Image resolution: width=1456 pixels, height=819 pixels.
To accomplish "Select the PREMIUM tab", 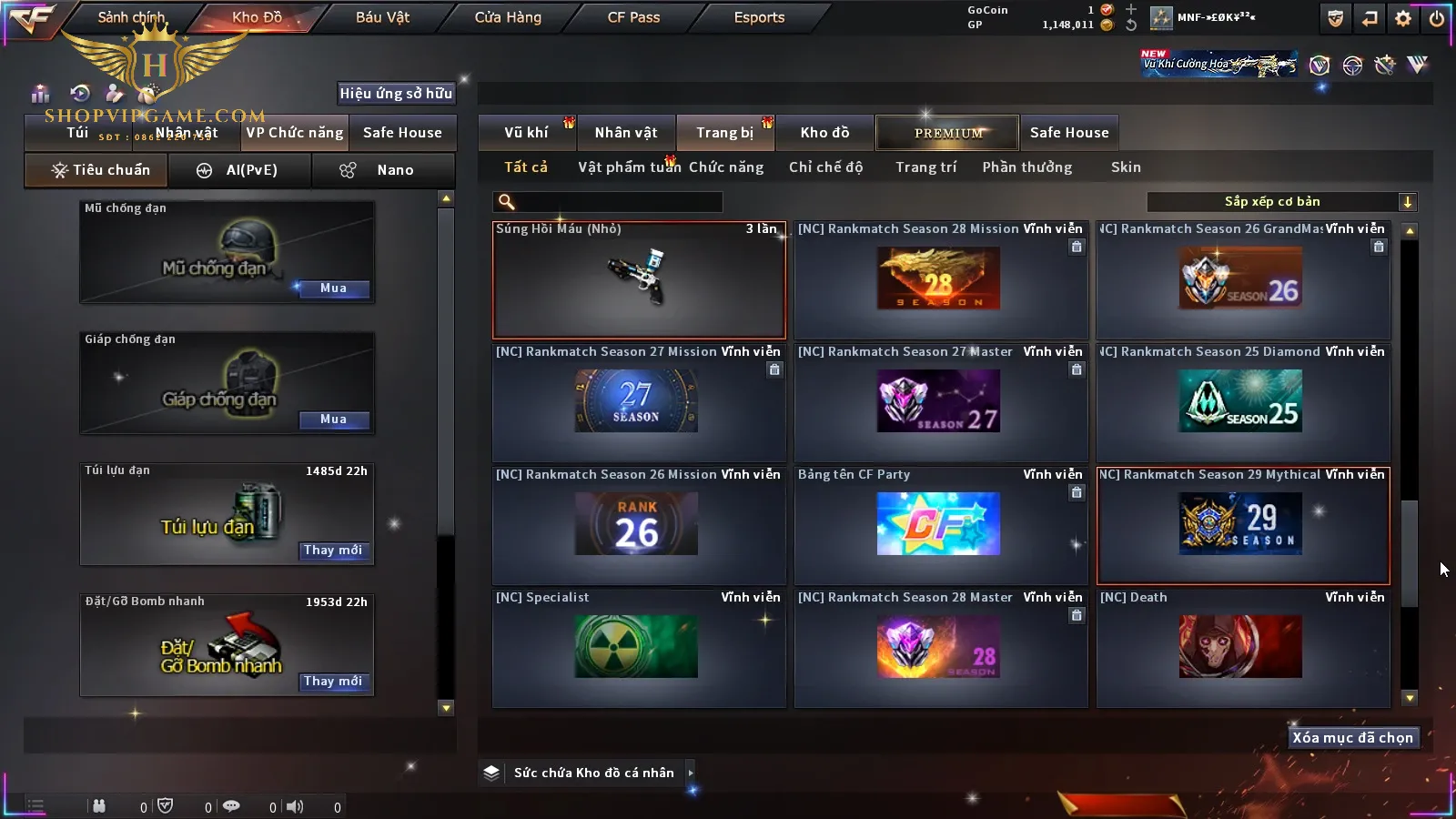I will 947,133.
